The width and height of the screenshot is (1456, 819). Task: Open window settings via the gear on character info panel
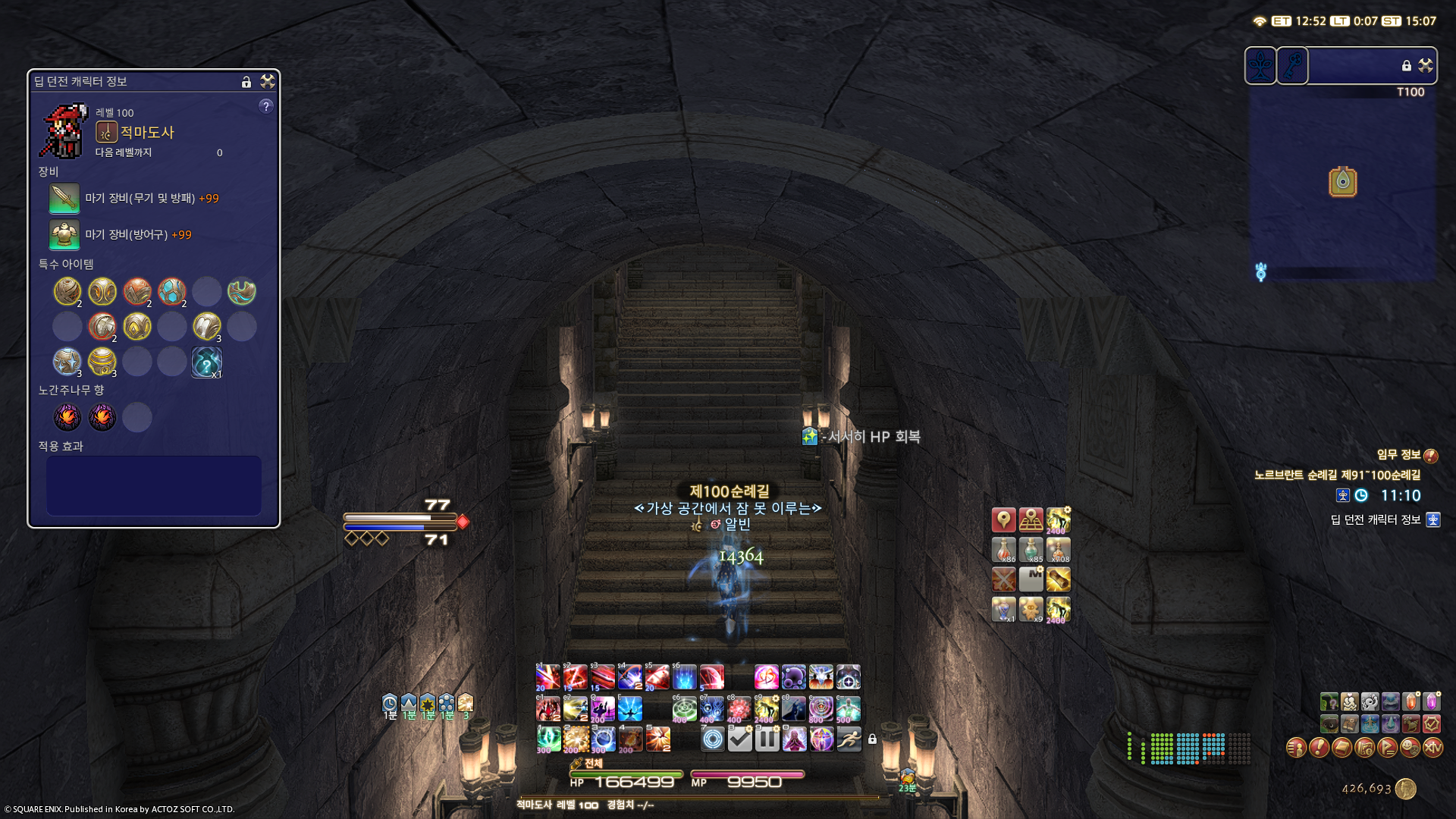click(267, 82)
